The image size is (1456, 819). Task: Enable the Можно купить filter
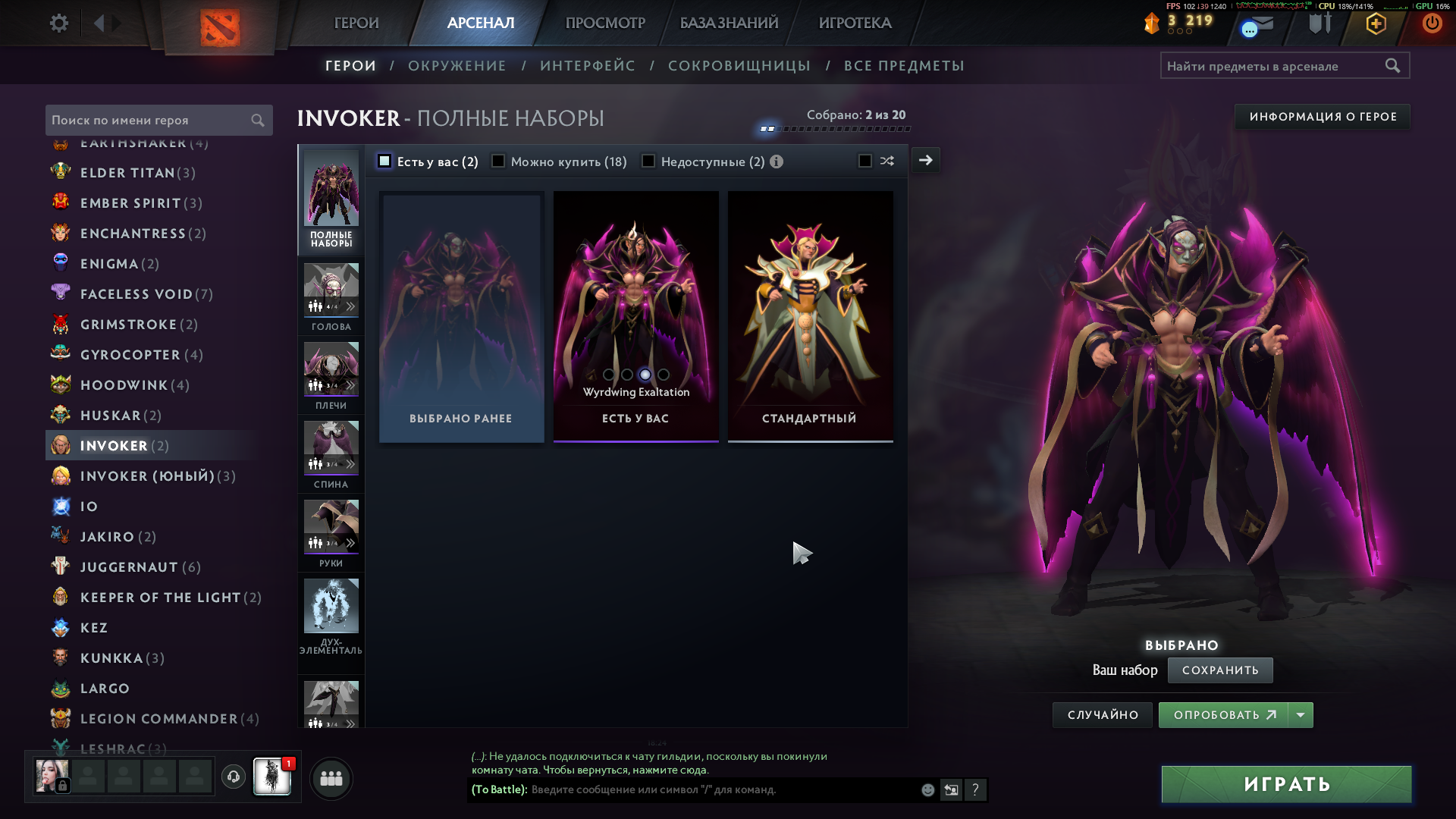[498, 161]
